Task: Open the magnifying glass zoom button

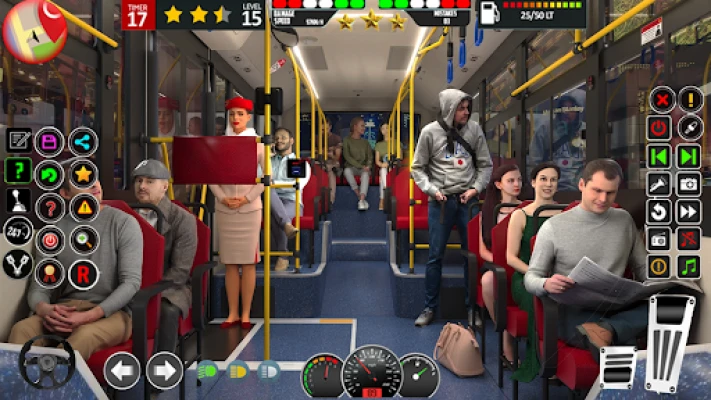Action: (x=83, y=240)
